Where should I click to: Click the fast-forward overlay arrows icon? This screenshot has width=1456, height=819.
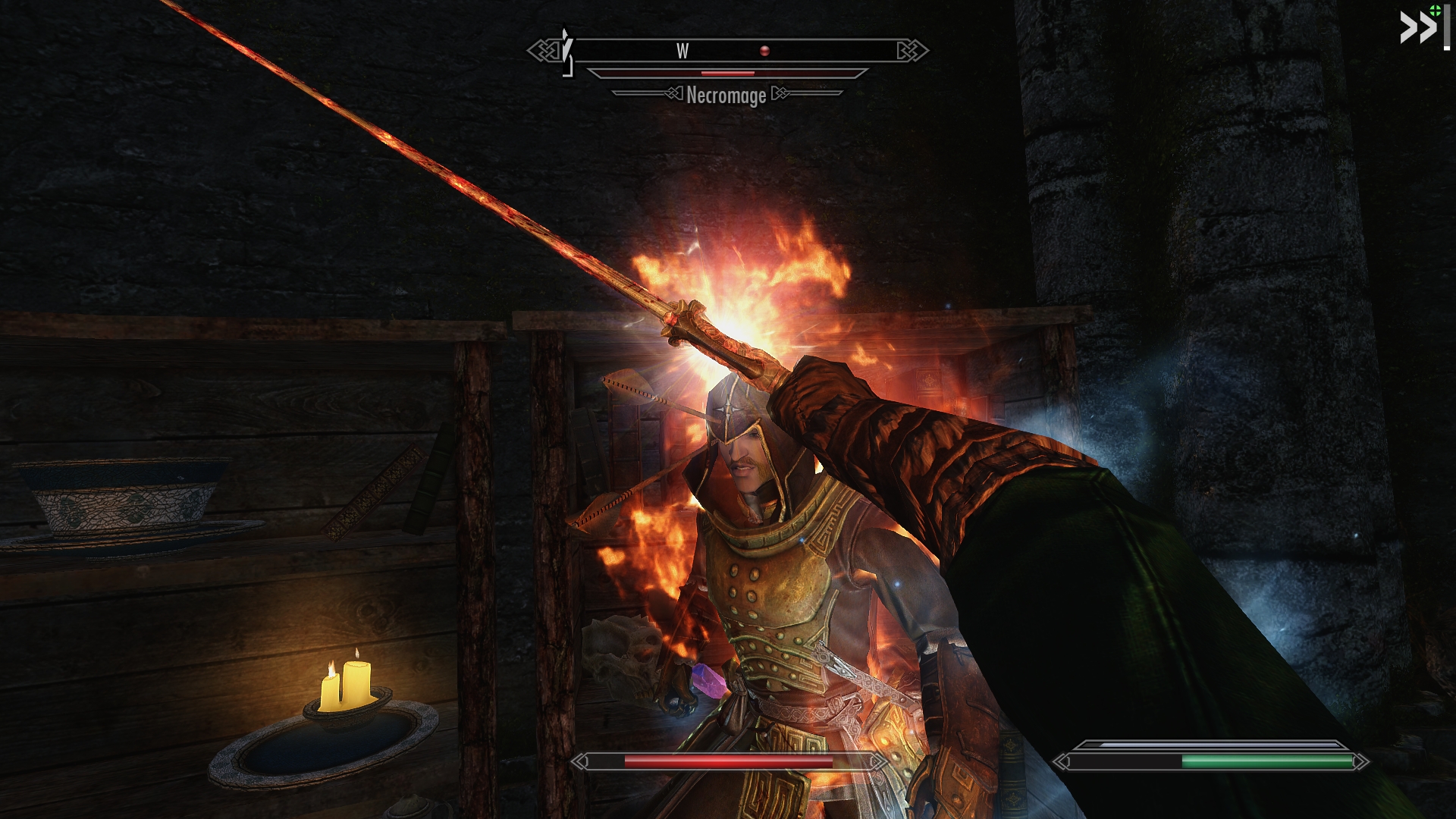click(1417, 28)
